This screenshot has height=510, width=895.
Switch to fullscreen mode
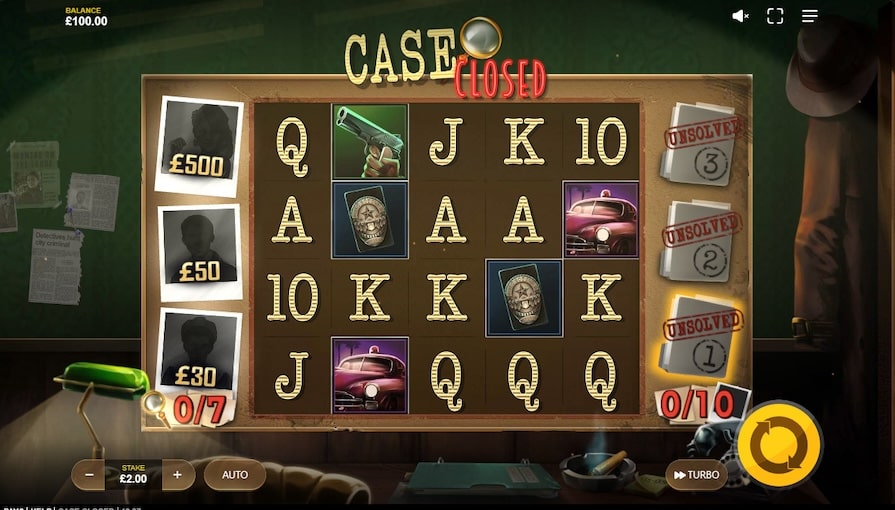point(775,16)
